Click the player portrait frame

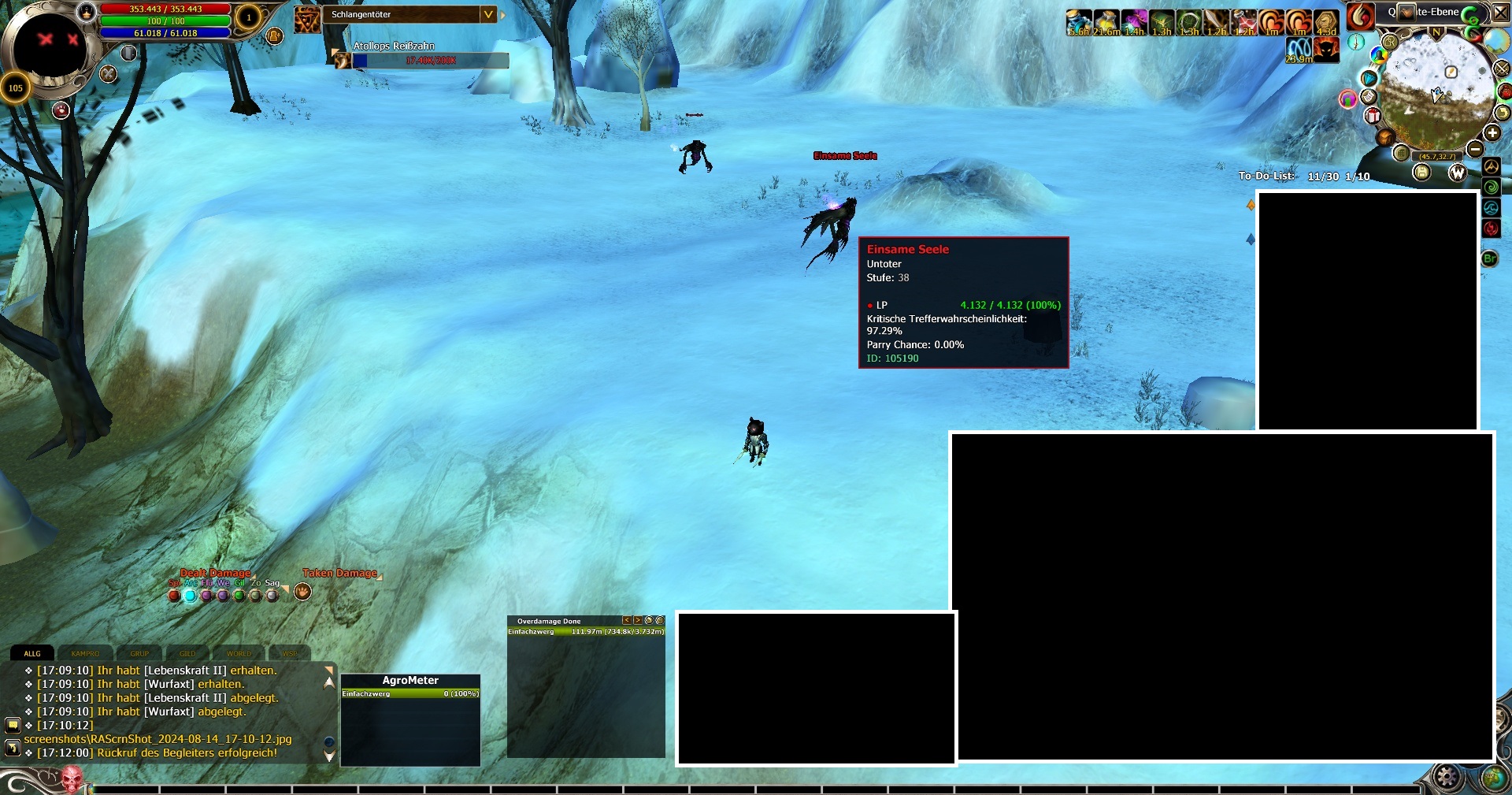pyautogui.click(x=50, y=47)
